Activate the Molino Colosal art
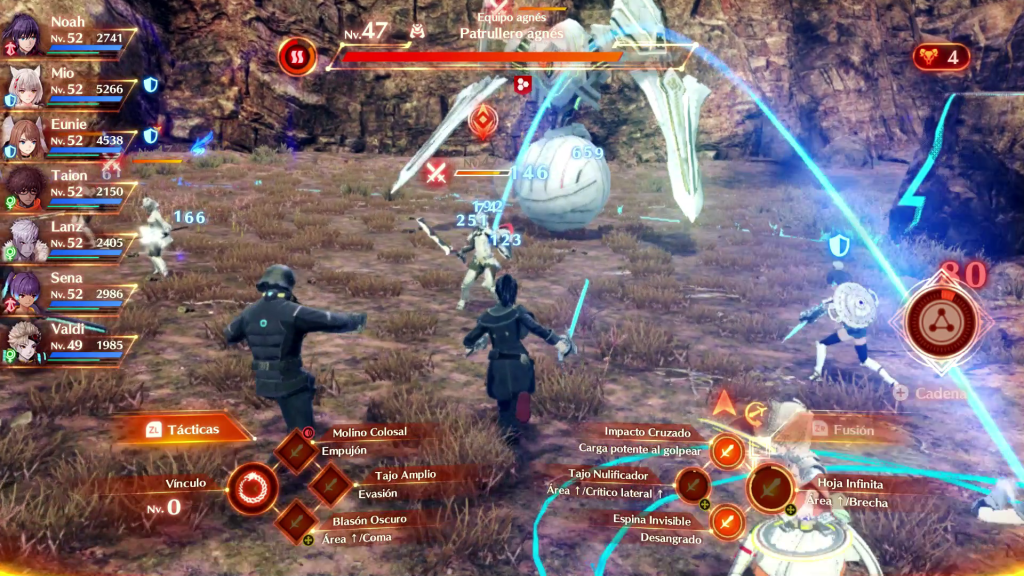Viewport: 1024px width, 576px height. [x=297, y=451]
